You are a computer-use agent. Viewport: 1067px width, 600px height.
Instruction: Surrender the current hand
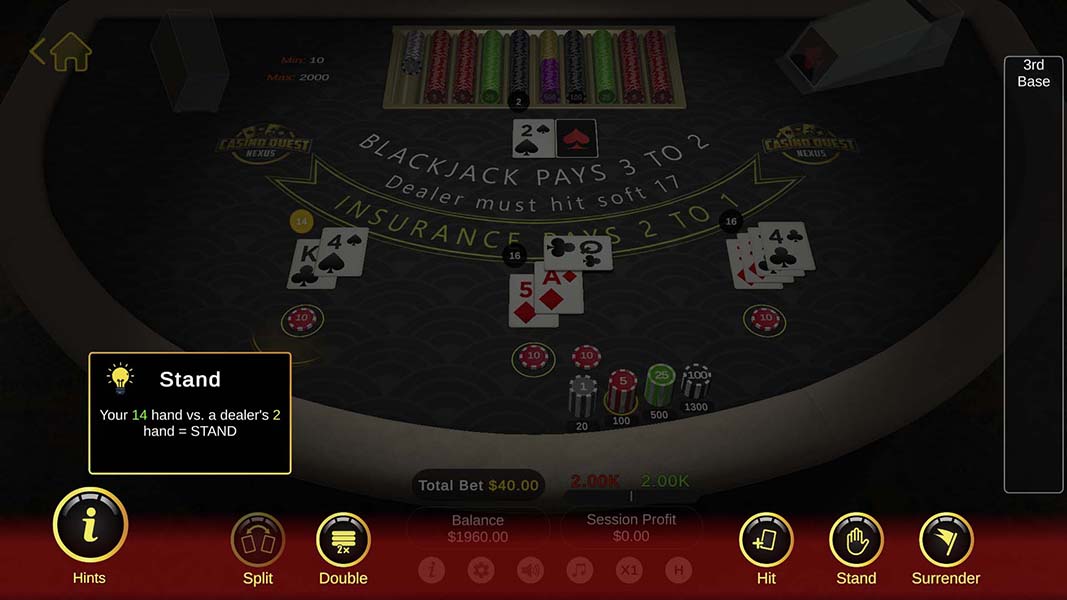click(x=945, y=541)
